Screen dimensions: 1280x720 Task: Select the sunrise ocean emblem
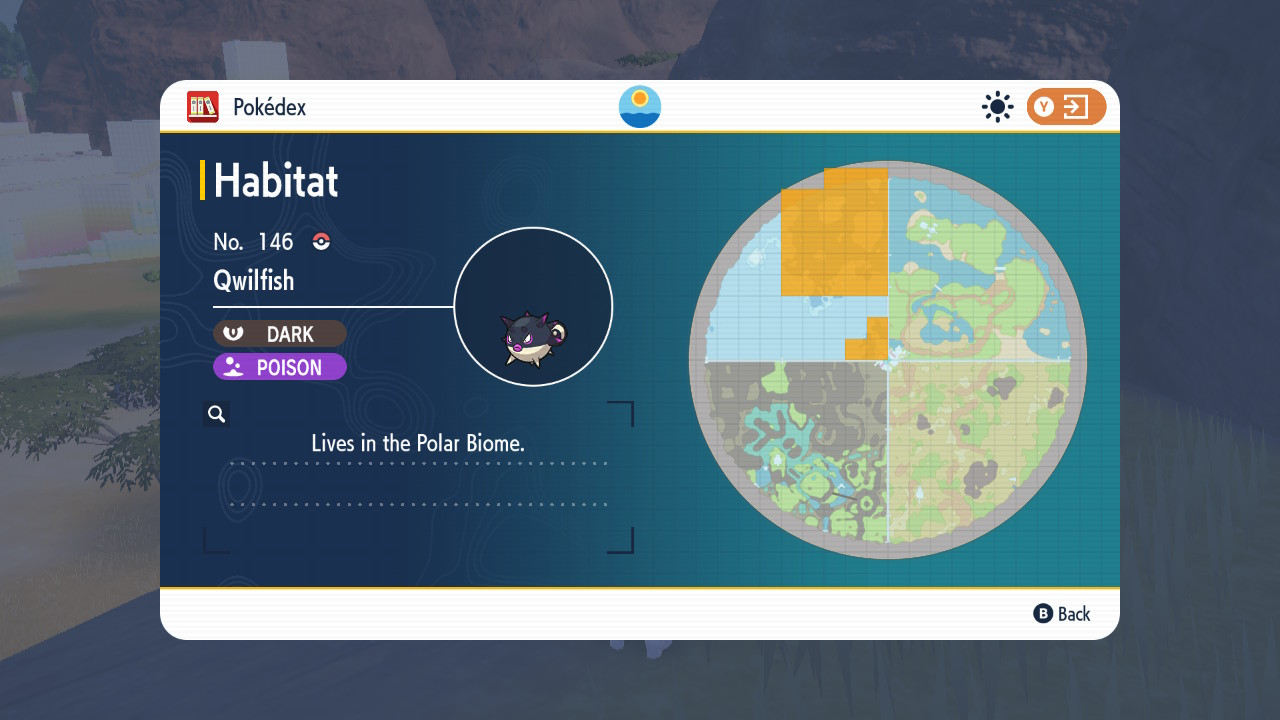[640, 107]
